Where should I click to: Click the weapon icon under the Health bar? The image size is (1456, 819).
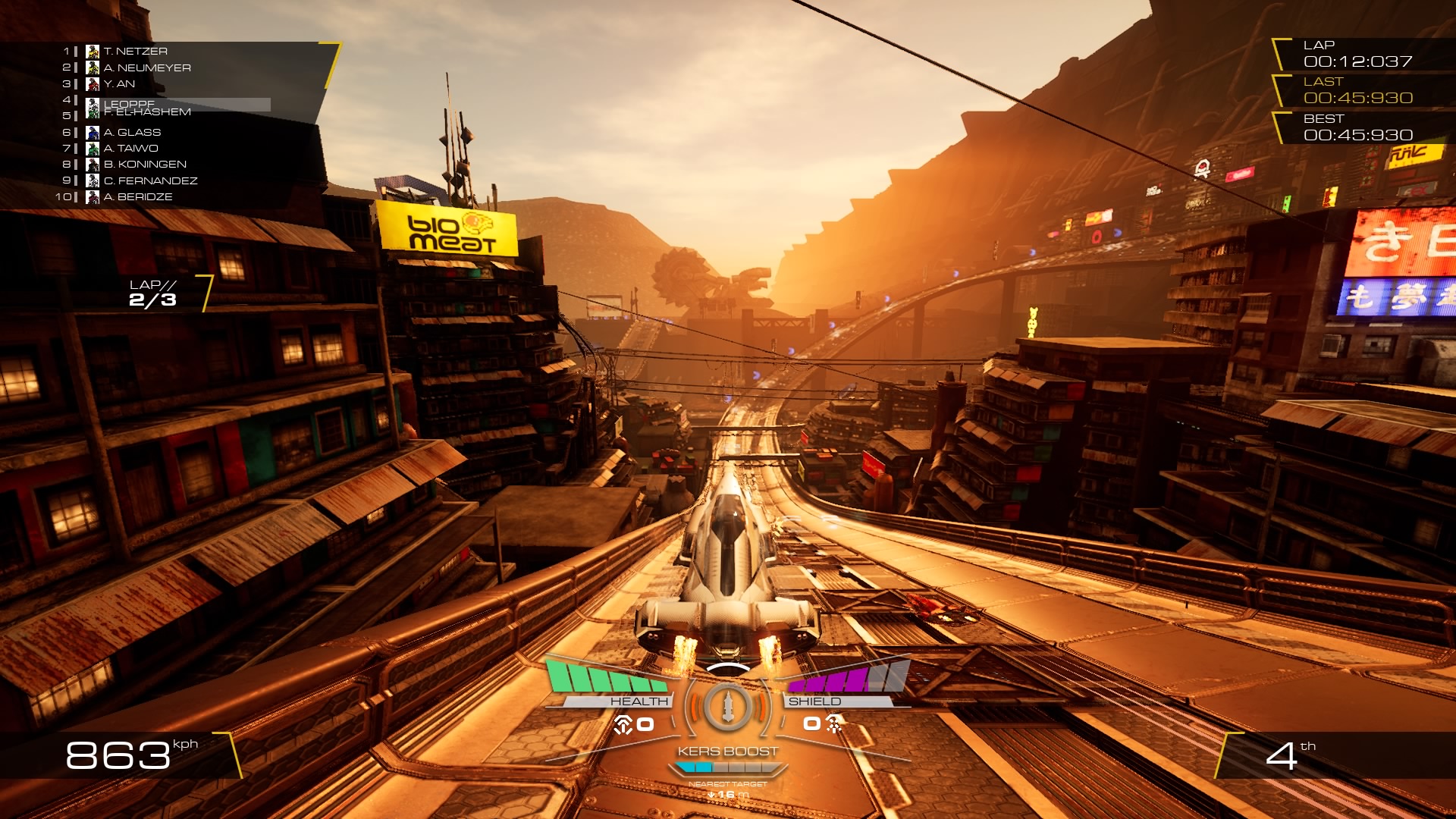coord(623,725)
